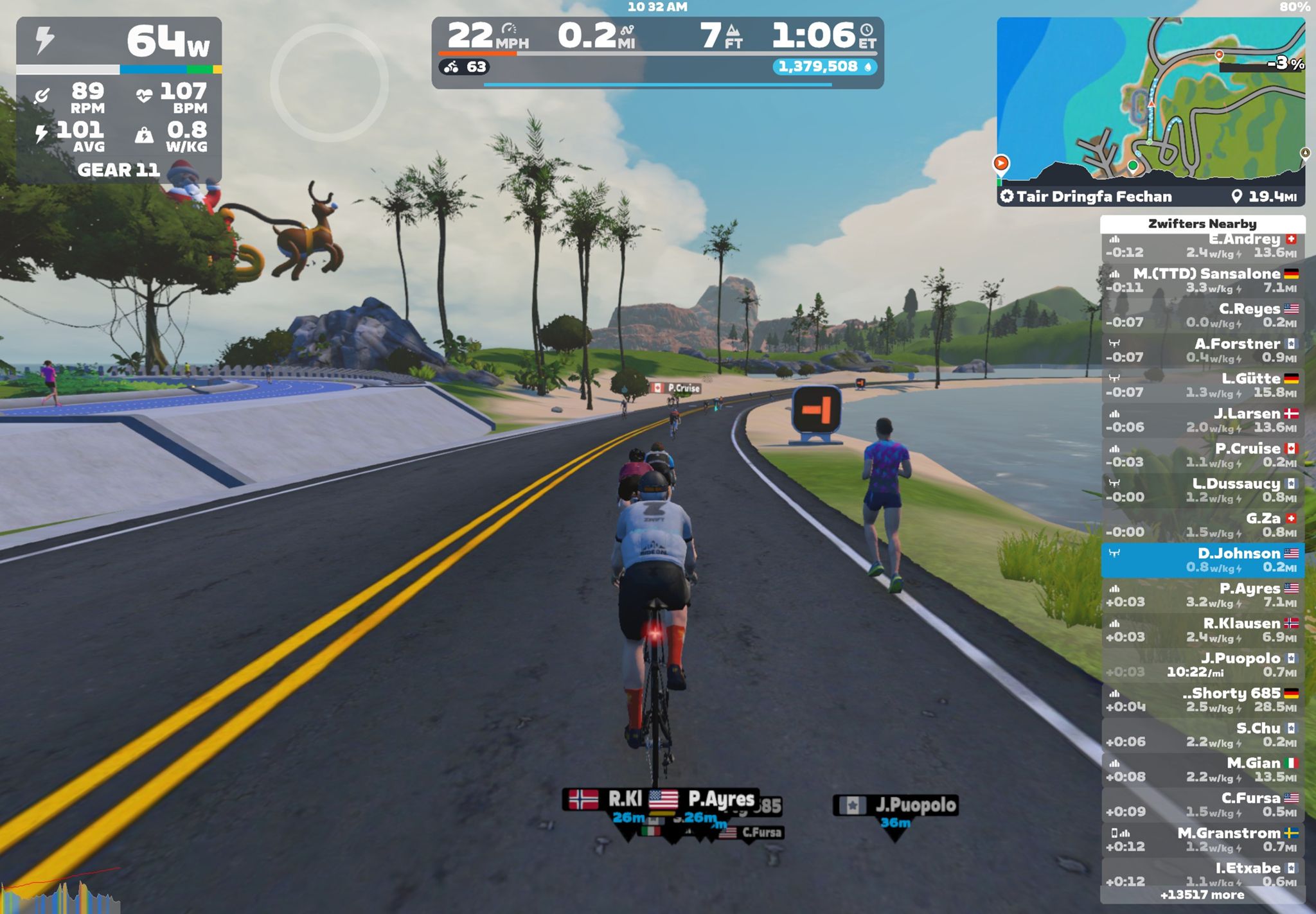
Task: Expand the +13517 more riders entry
Action: point(1202,895)
